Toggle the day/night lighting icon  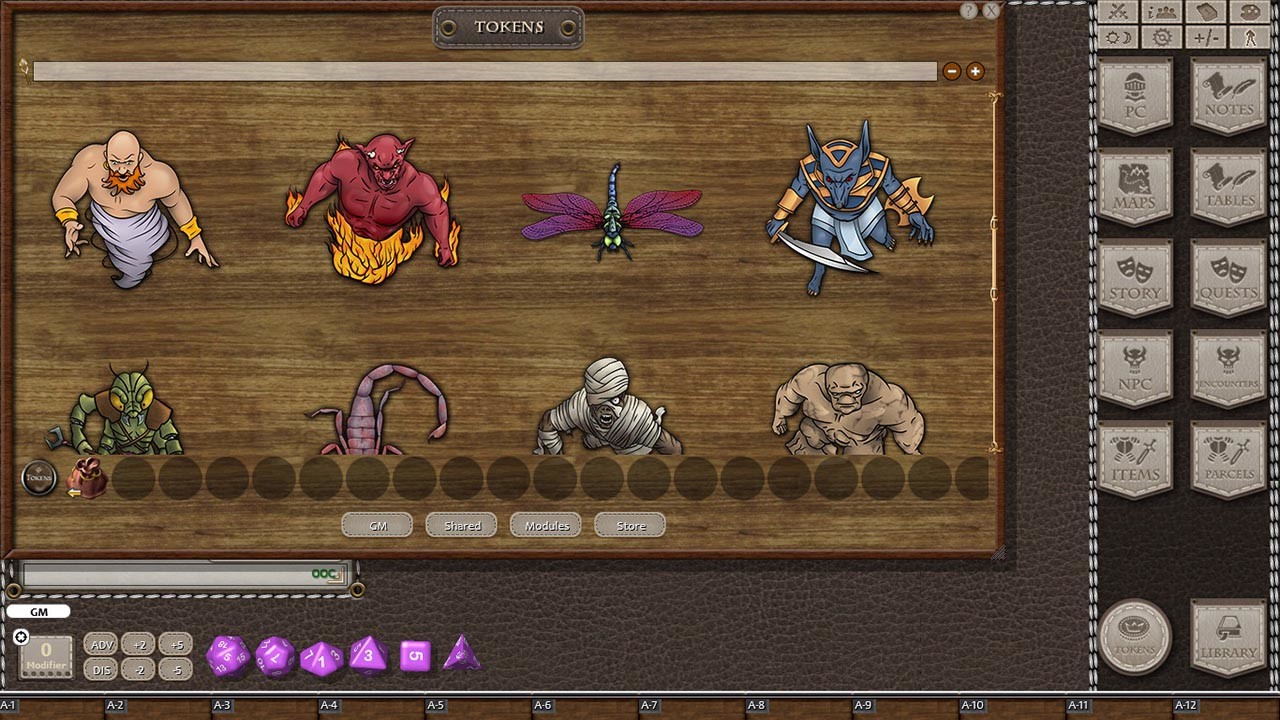(1117, 37)
